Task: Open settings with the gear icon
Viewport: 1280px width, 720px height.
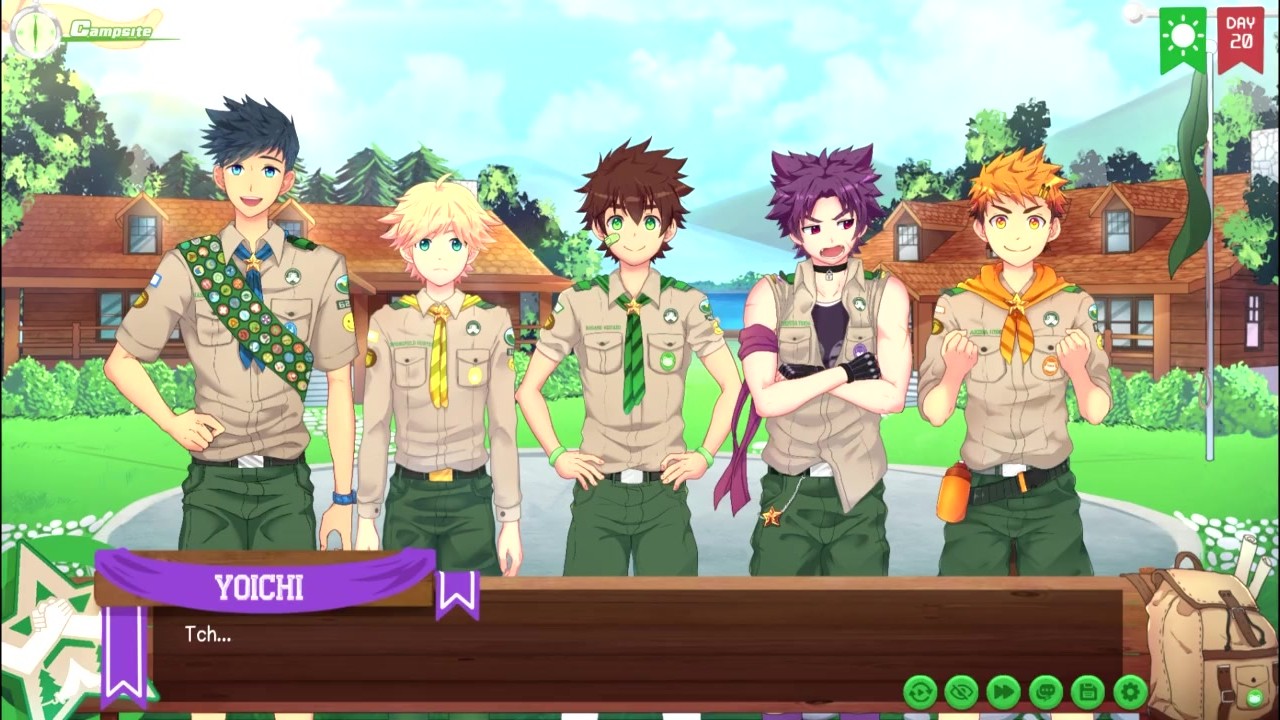Action: click(x=1130, y=691)
